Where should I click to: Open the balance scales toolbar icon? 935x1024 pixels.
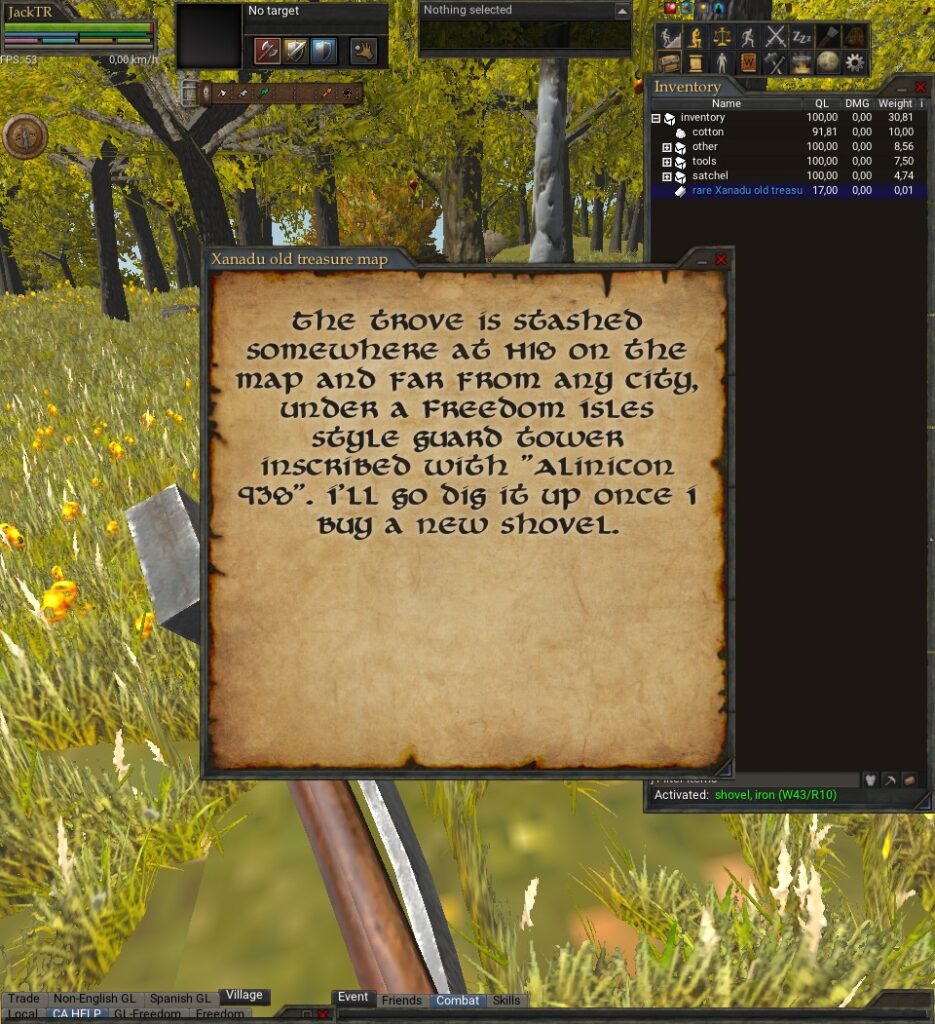click(722, 38)
